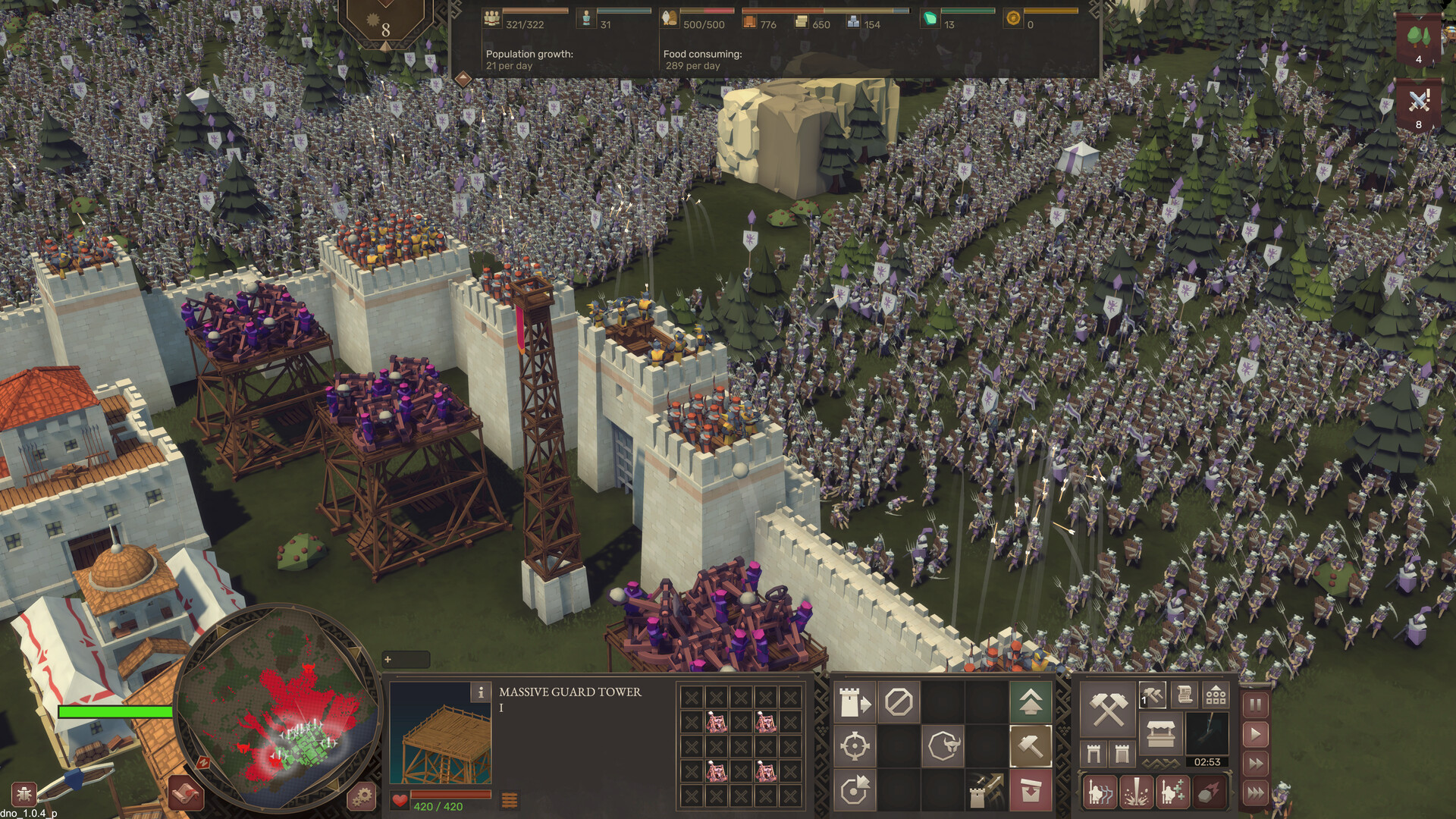This screenshot has height=819, width=1456.
Task: Select the upgrade tower icon
Action: (855, 701)
